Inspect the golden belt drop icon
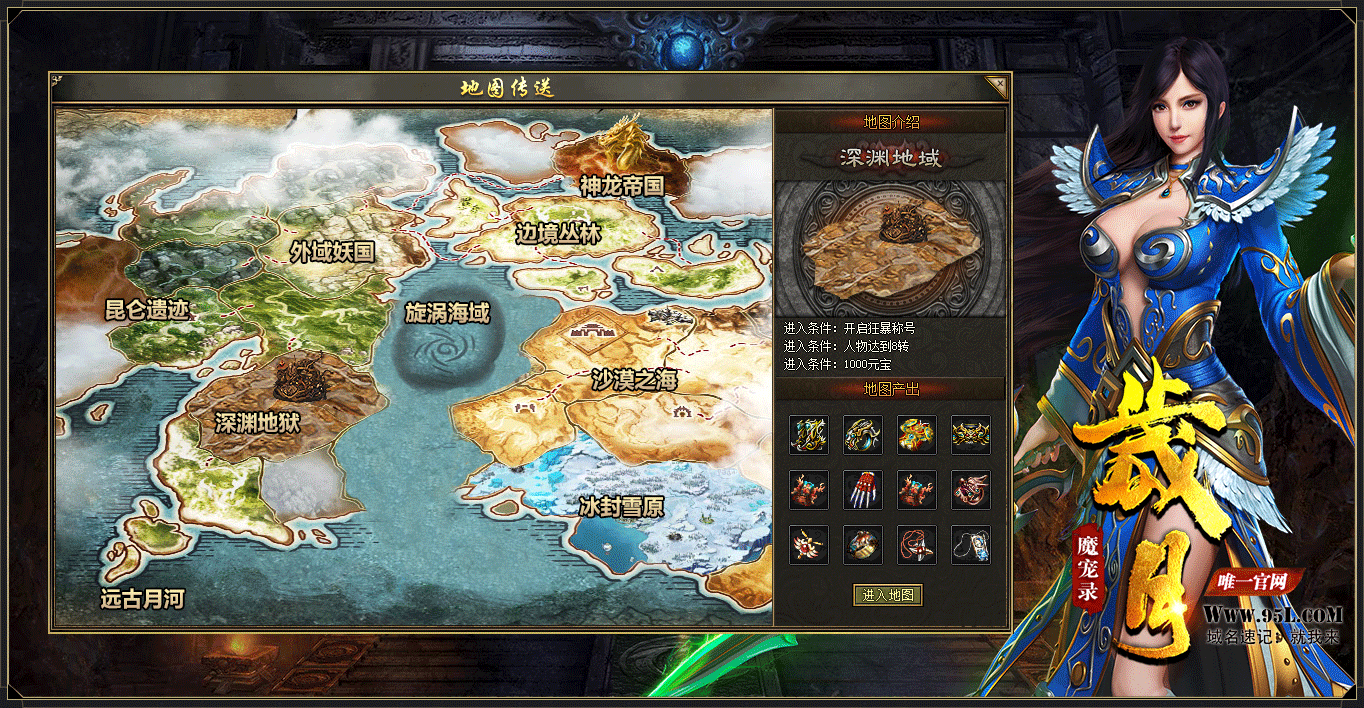This screenshot has width=1364, height=708. click(x=971, y=435)
